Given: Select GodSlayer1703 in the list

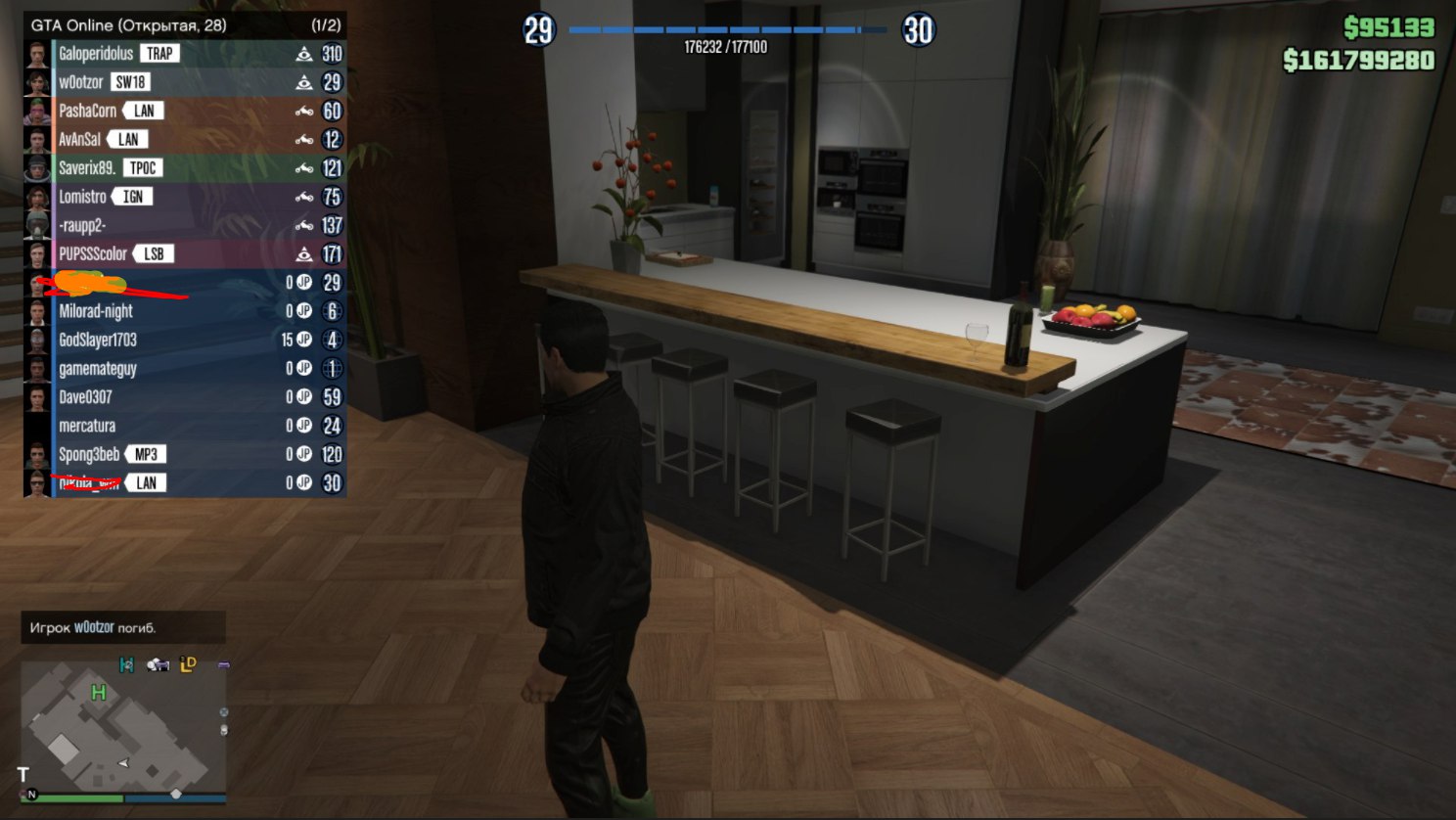Looking at the screenshot, I should coord(98,340).
